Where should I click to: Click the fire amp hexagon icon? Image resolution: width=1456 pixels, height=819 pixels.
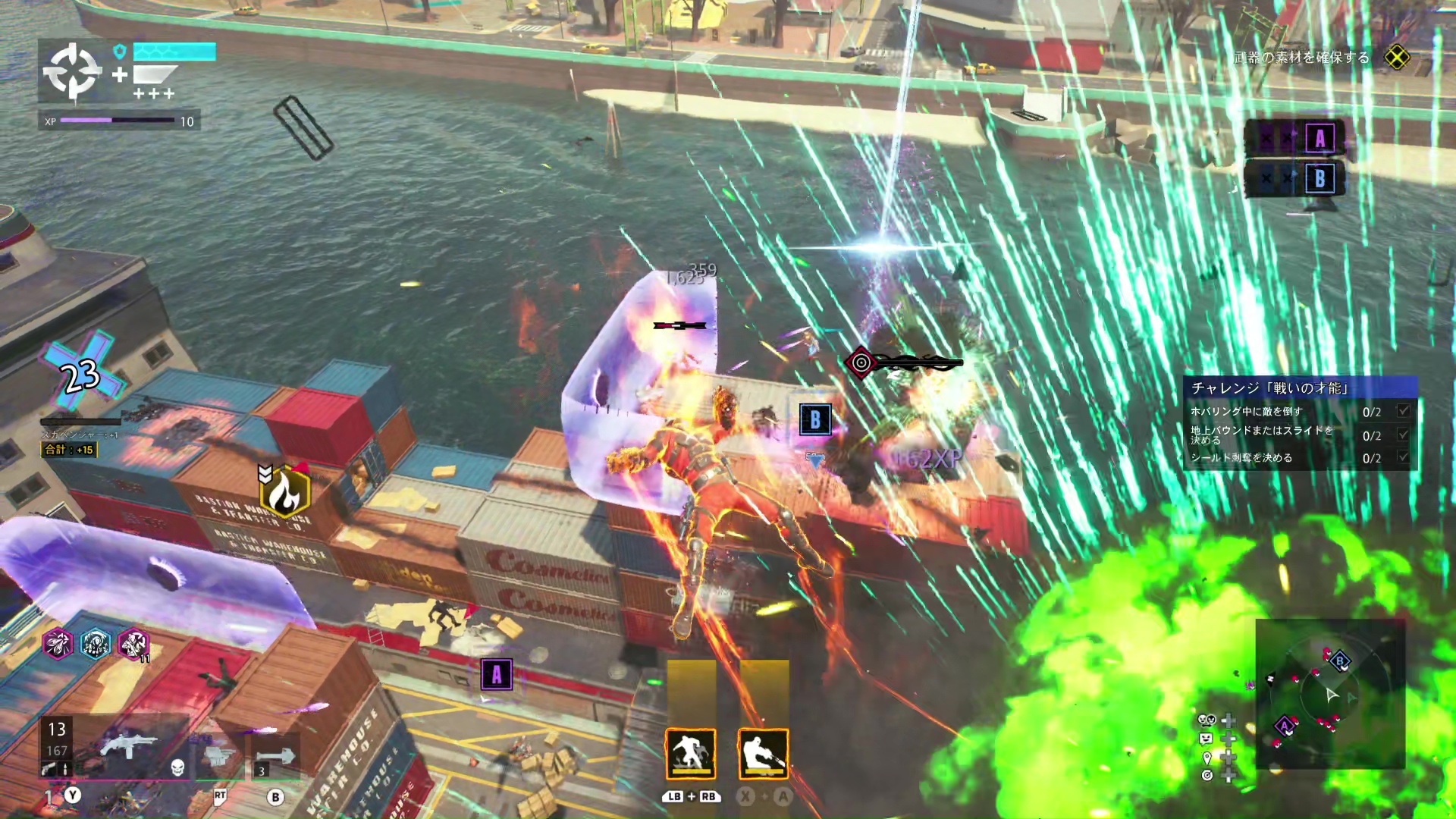(x=285, y=493)
